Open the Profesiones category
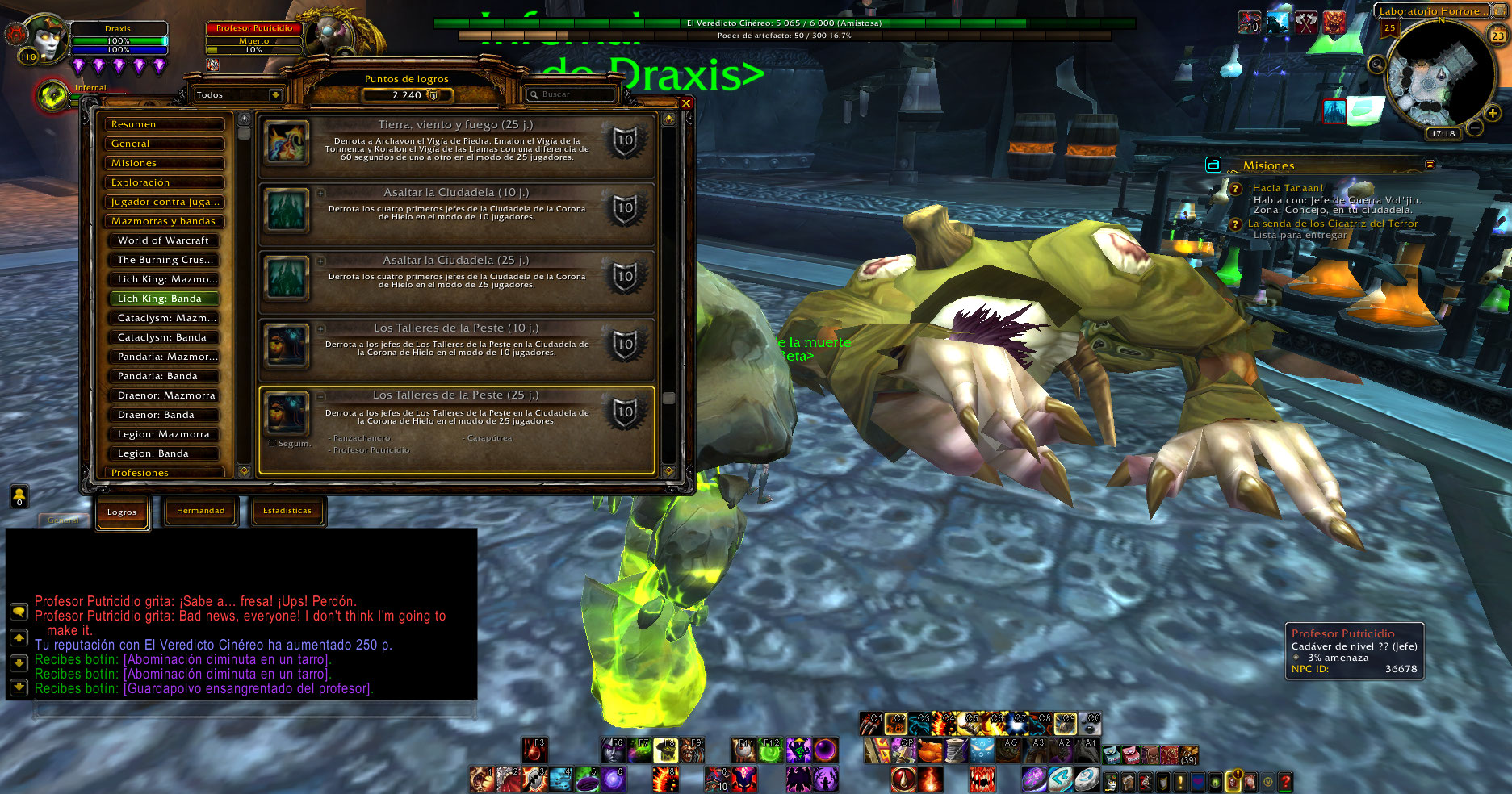 click(164, 473)
